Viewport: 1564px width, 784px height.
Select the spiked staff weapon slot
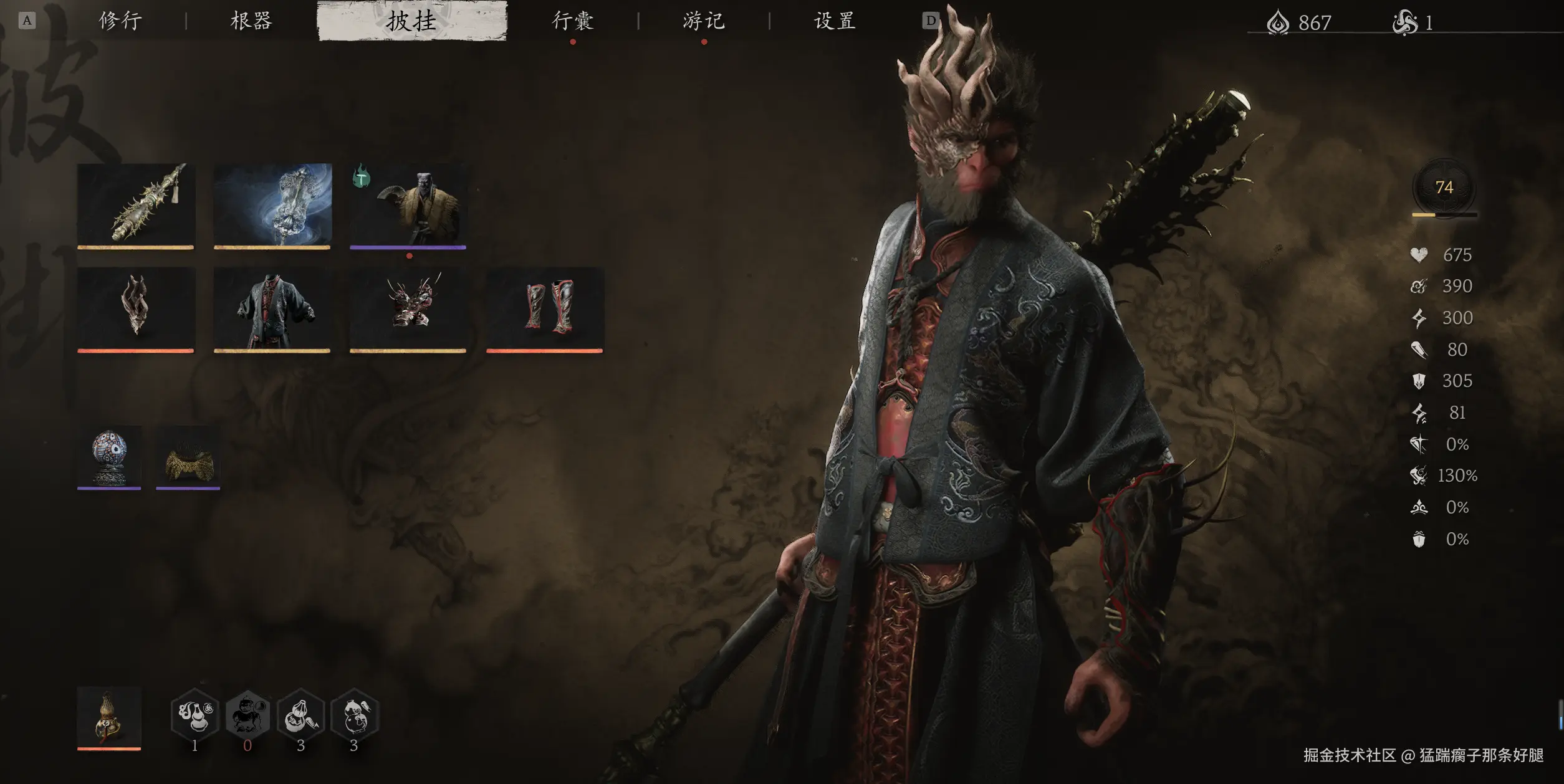(136, 205)
